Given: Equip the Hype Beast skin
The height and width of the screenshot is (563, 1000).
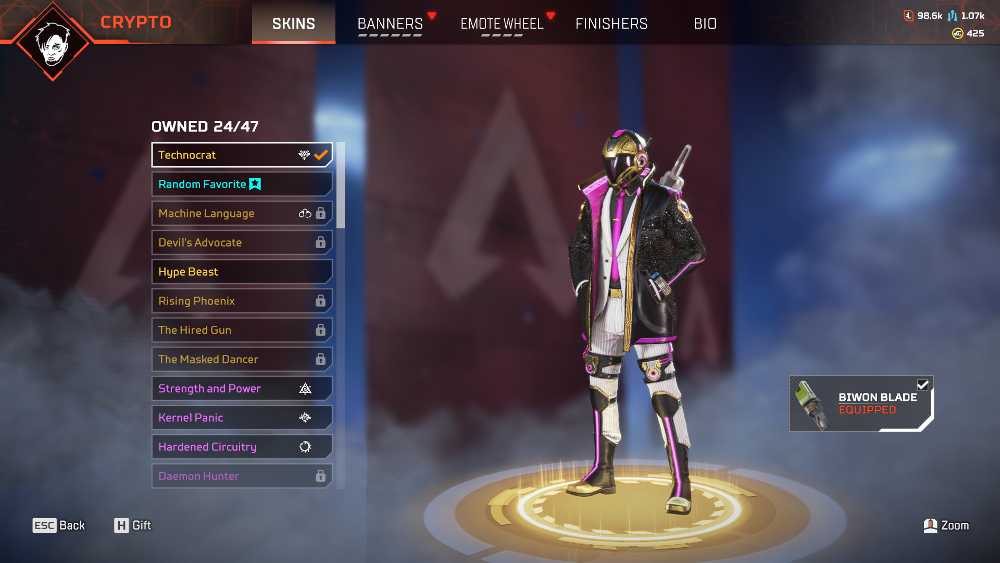Looking at the screenshot, I should [242, 272].
